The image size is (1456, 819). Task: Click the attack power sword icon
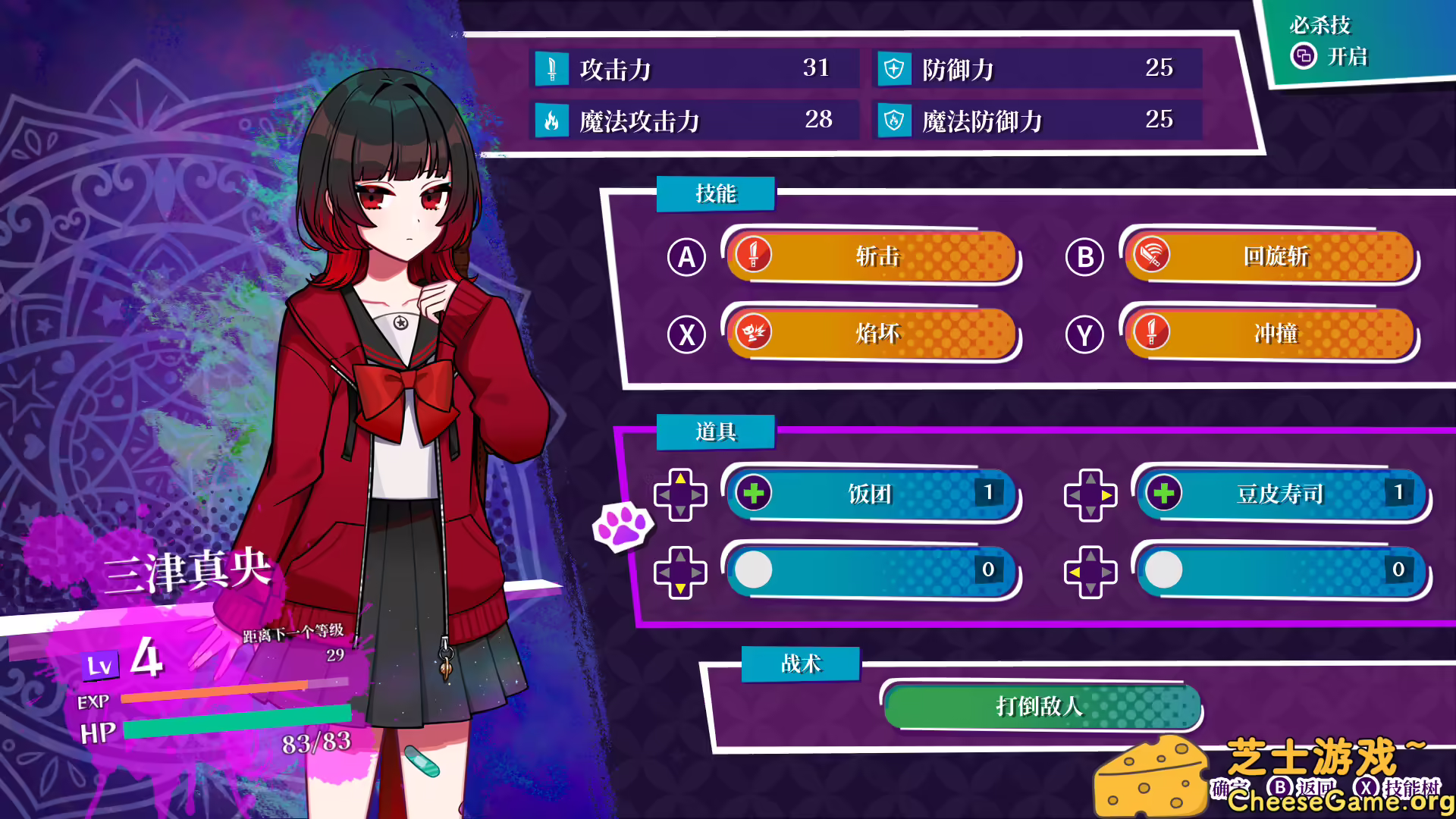coord(552,68)
